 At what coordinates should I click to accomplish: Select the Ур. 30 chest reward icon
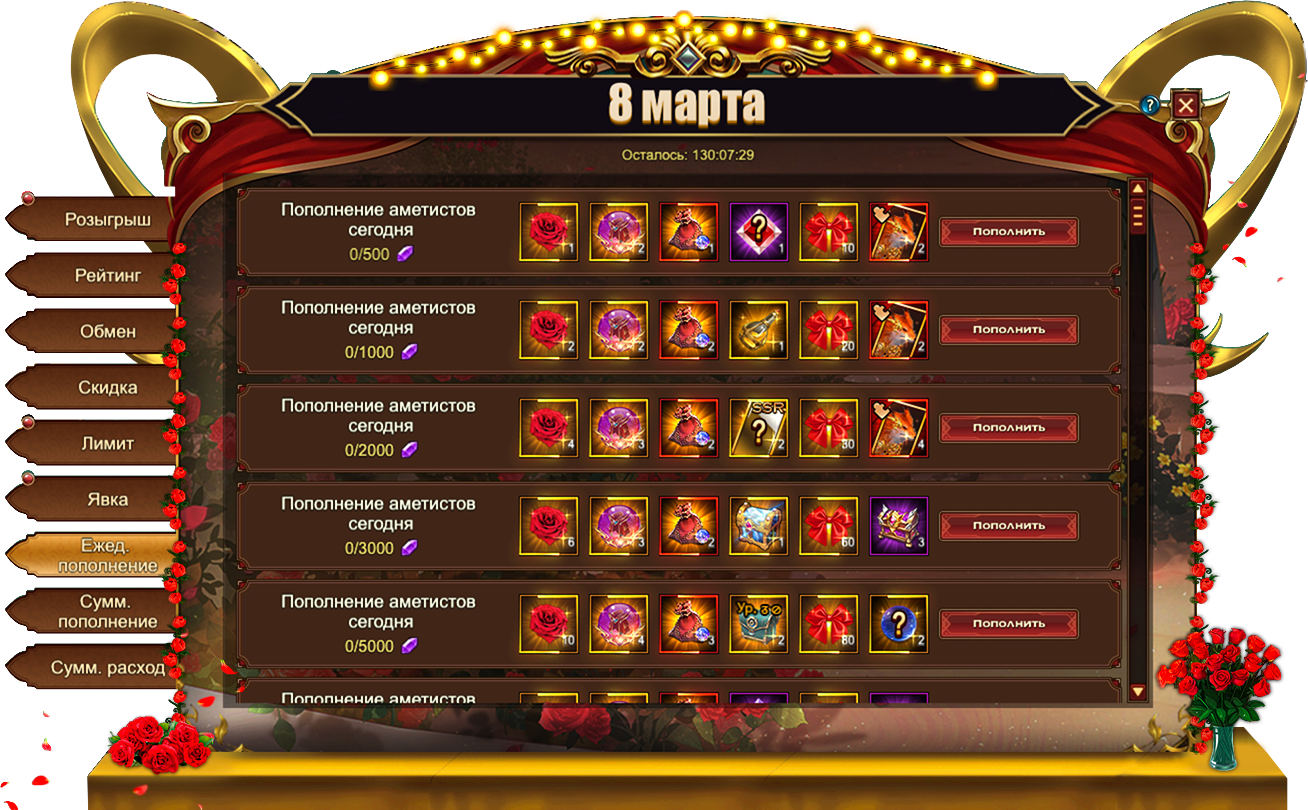point(758,624)
